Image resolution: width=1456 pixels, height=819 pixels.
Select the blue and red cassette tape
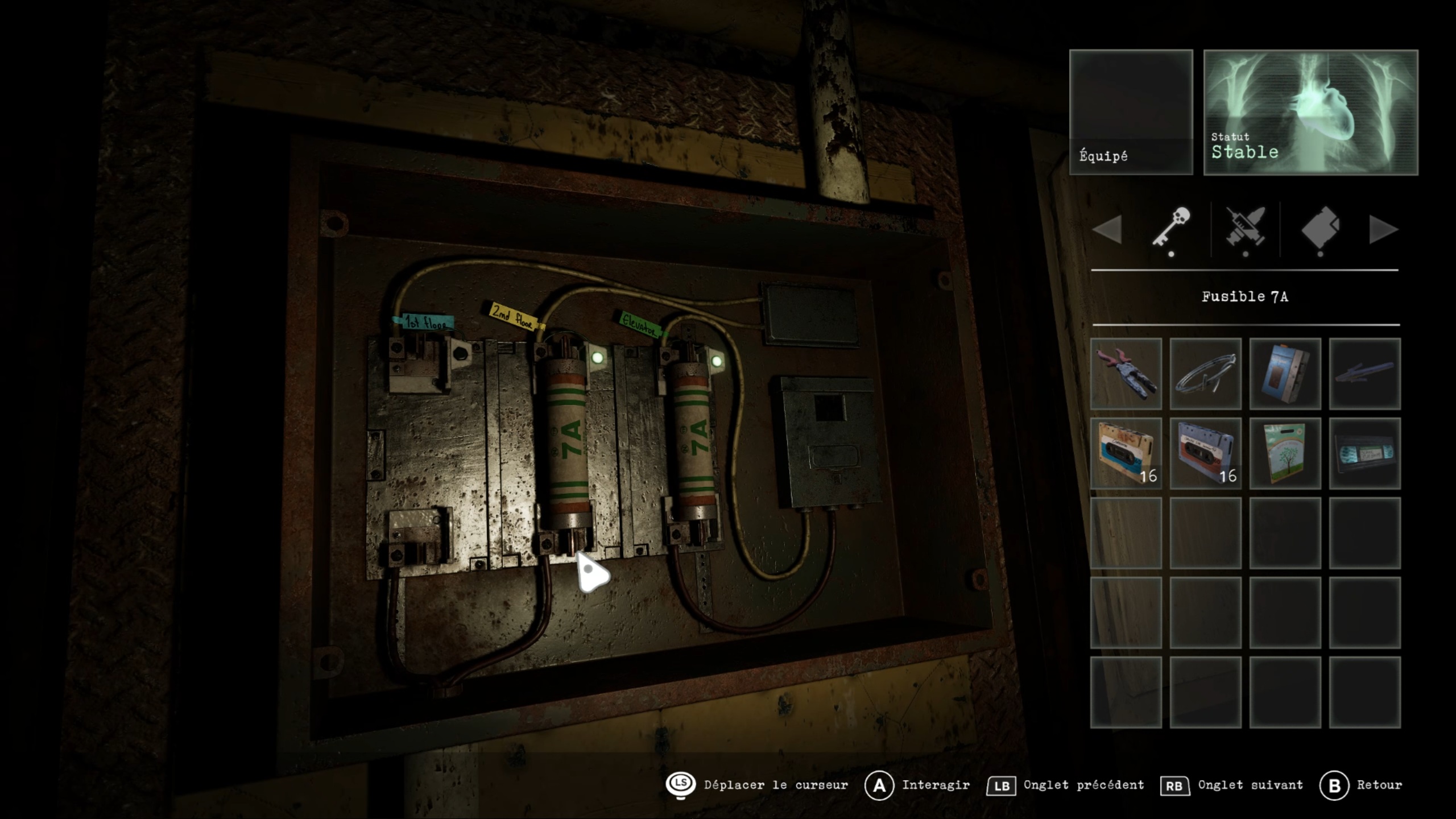1205,453
